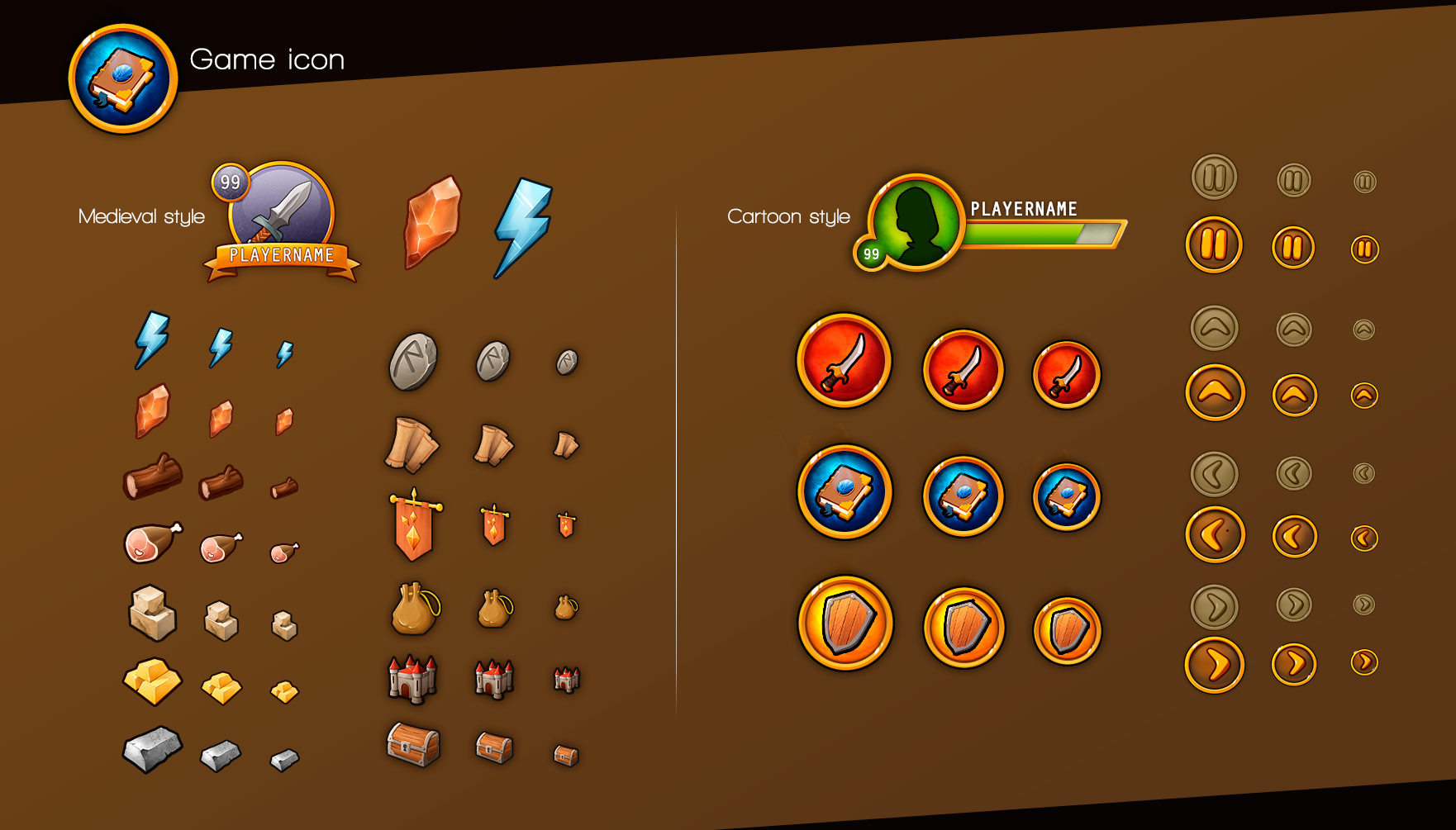The width and height of the screenshot is (1456, 830).
Task: Click the smallest orange pause button
Action: pyautogui.click(x=1364, y=249)
